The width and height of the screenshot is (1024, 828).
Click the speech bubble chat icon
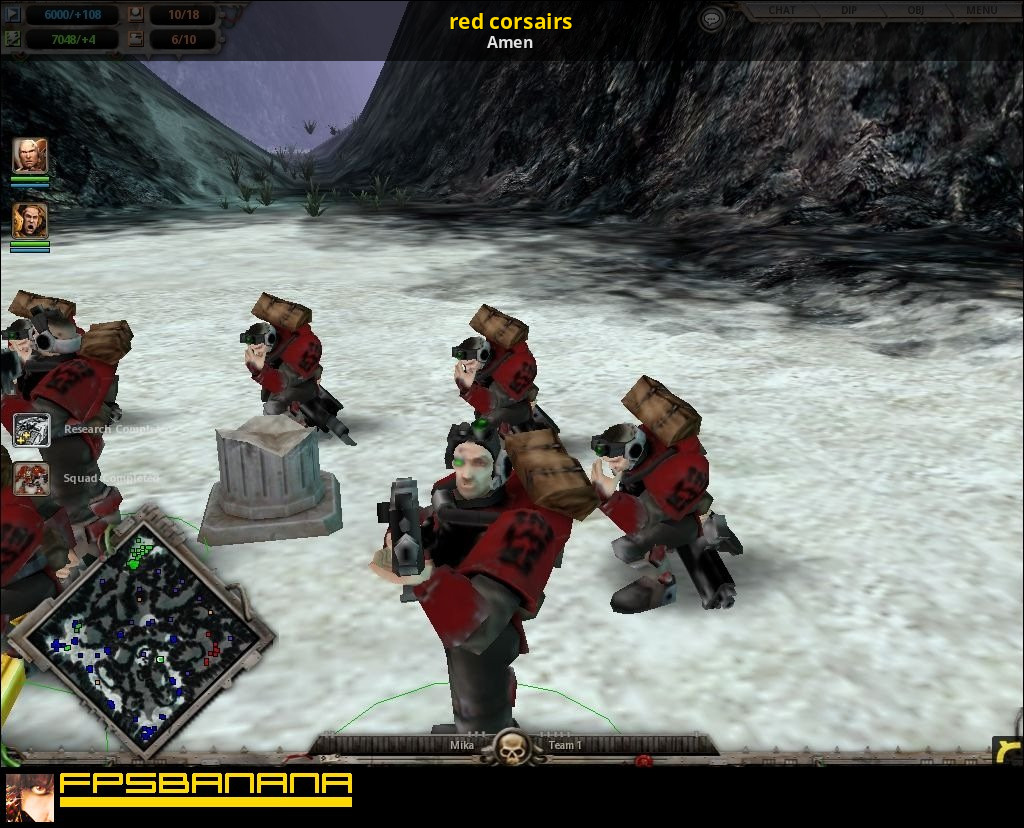(711, 18)
